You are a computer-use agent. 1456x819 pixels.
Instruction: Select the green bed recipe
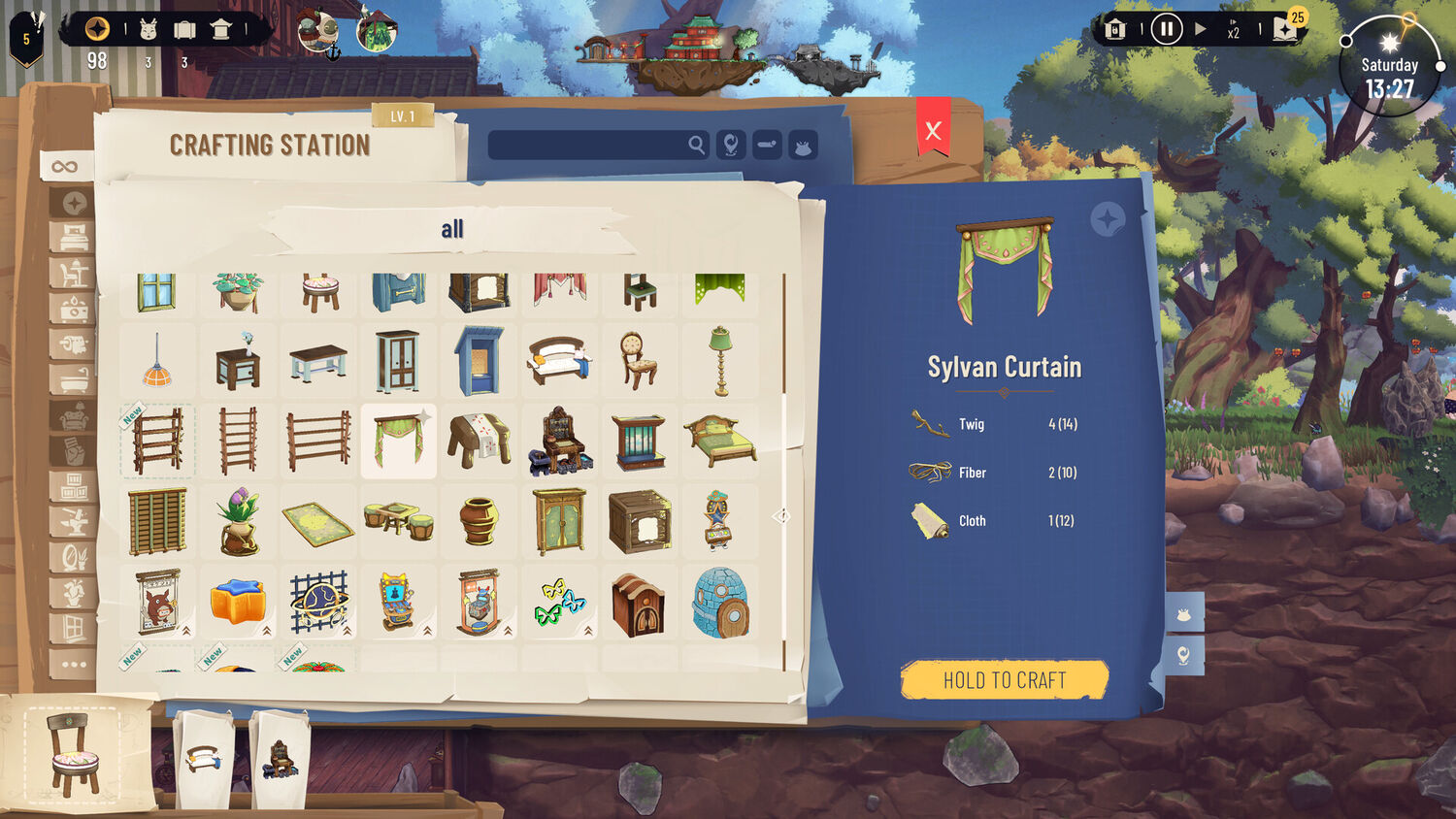pyautogui.click(x=720, y=442)
